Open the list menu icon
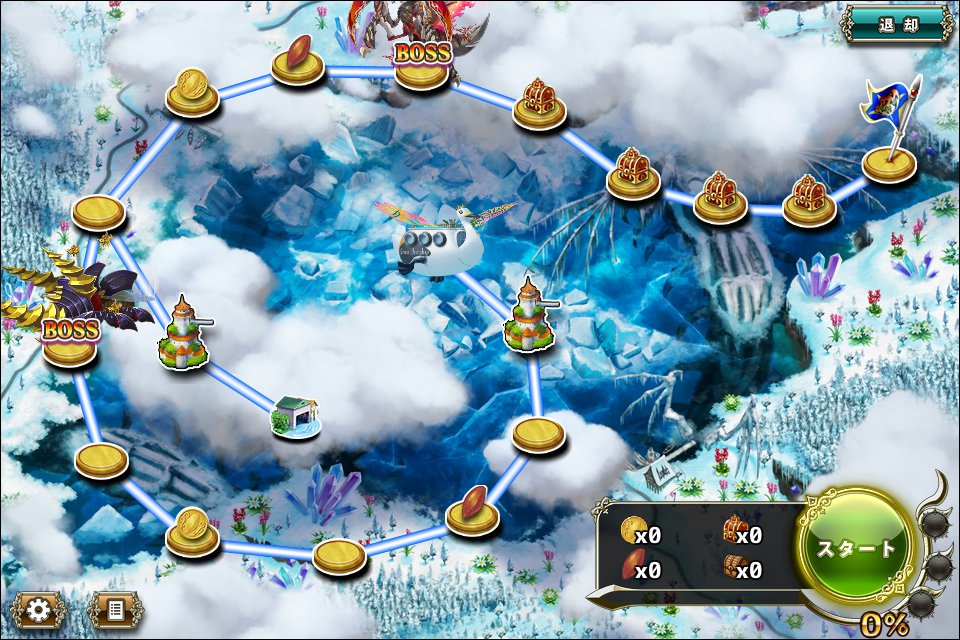 115,608
